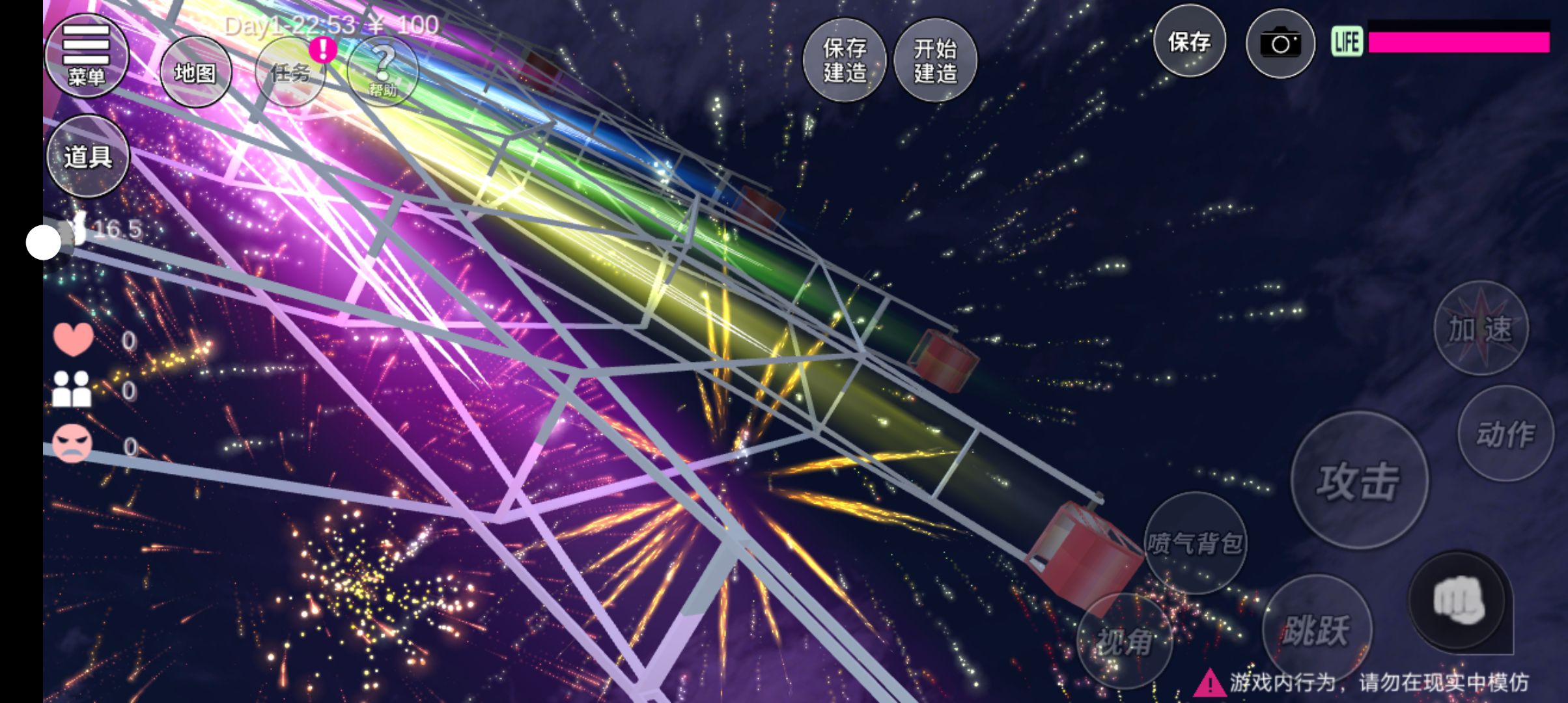Click the white circle speed slider handle
The image size is (1568, 703).
tap(44, 242)
